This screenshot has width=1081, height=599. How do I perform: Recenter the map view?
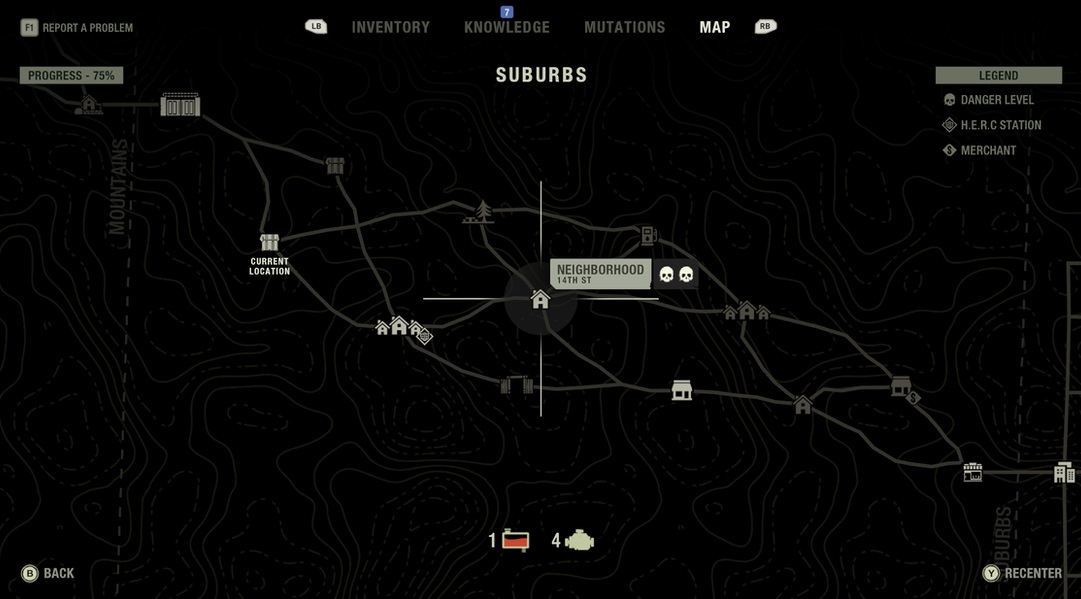[x=1021, y=573]
